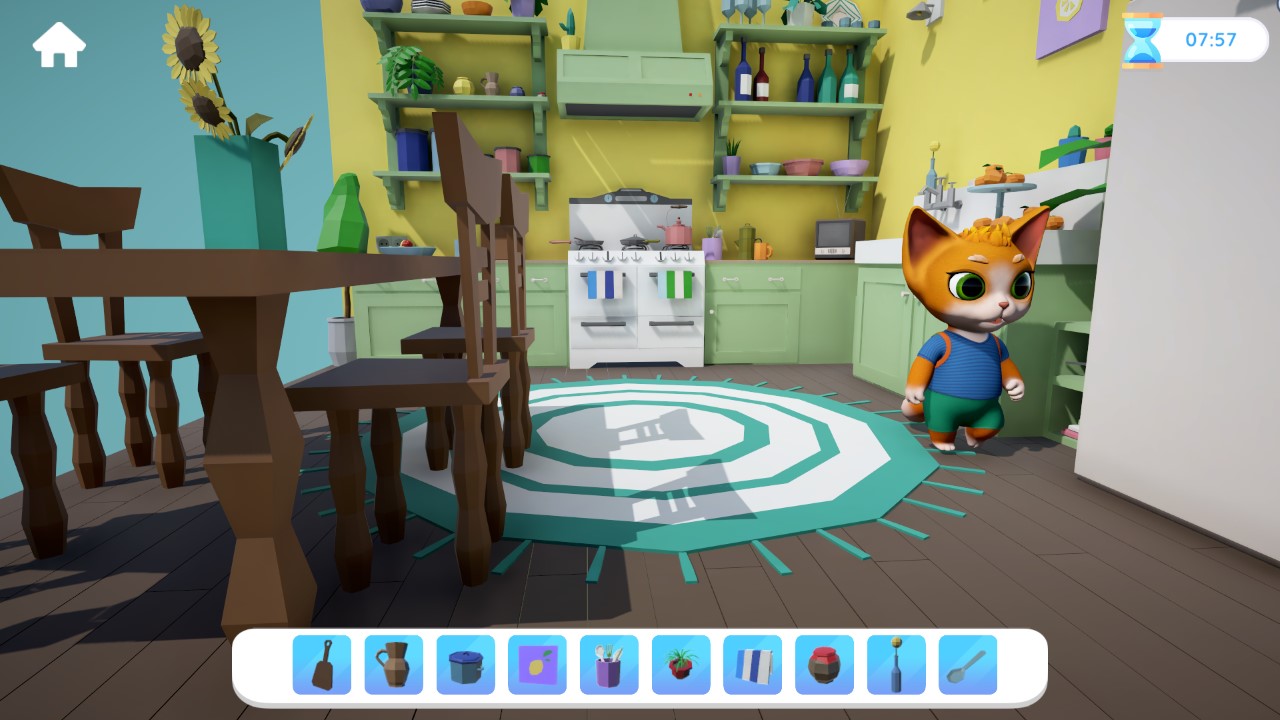Select the blue cooking pot icon
This screenshot has height=720, width=1280.
tap(464, 663)
